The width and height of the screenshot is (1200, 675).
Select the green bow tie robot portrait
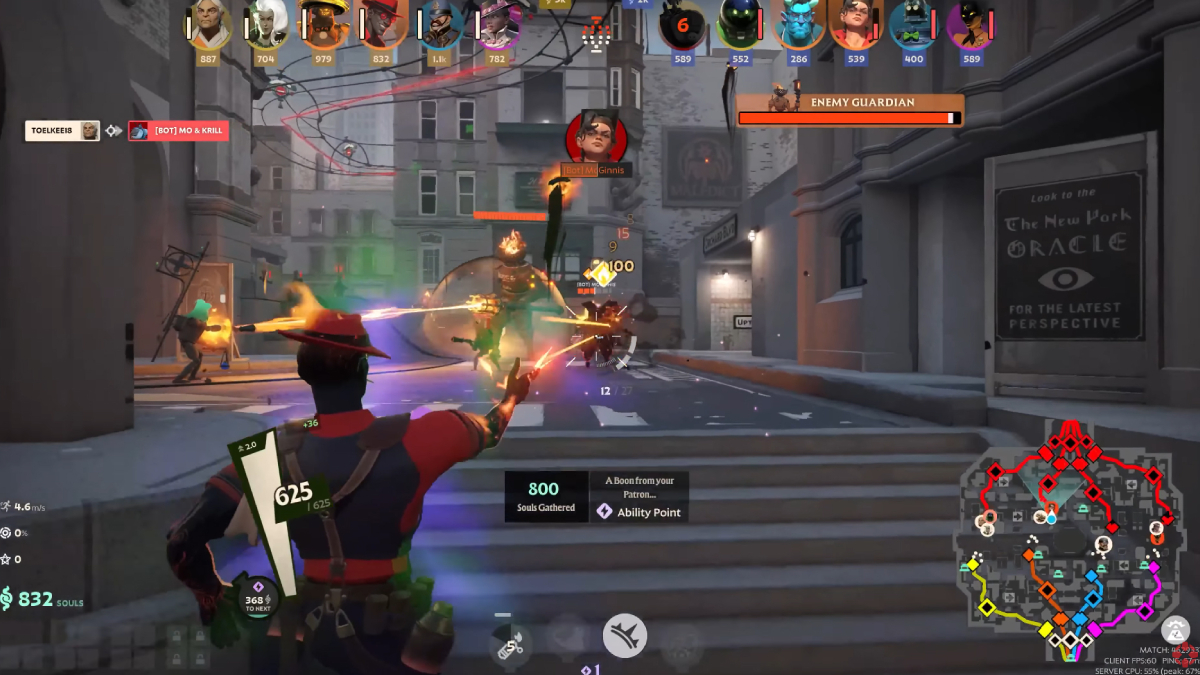pyautogui.click(x=913, y=26)
